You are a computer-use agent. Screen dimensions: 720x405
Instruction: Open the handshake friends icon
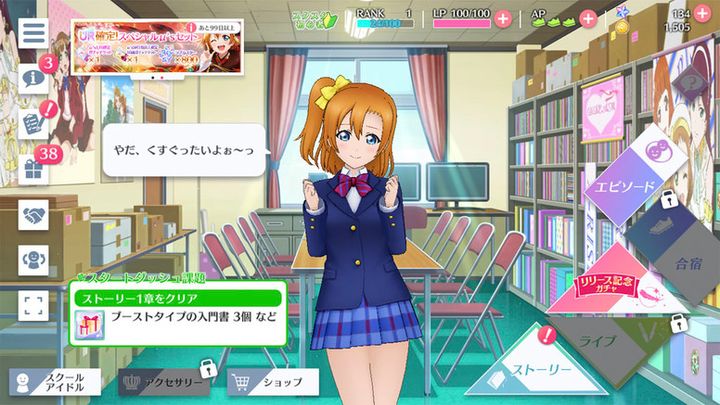[33, 214]
